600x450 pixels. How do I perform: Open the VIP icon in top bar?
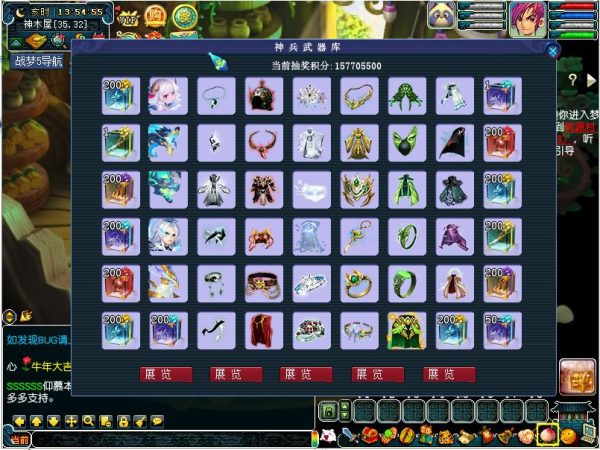pyautogui.click(x=129, y=18)
